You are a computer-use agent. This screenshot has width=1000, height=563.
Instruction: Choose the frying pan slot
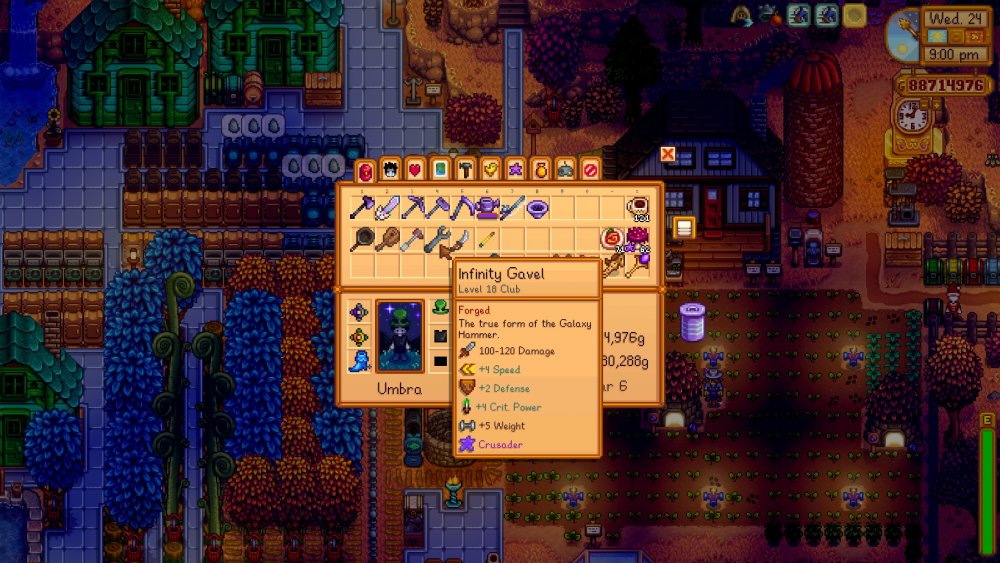362,240
